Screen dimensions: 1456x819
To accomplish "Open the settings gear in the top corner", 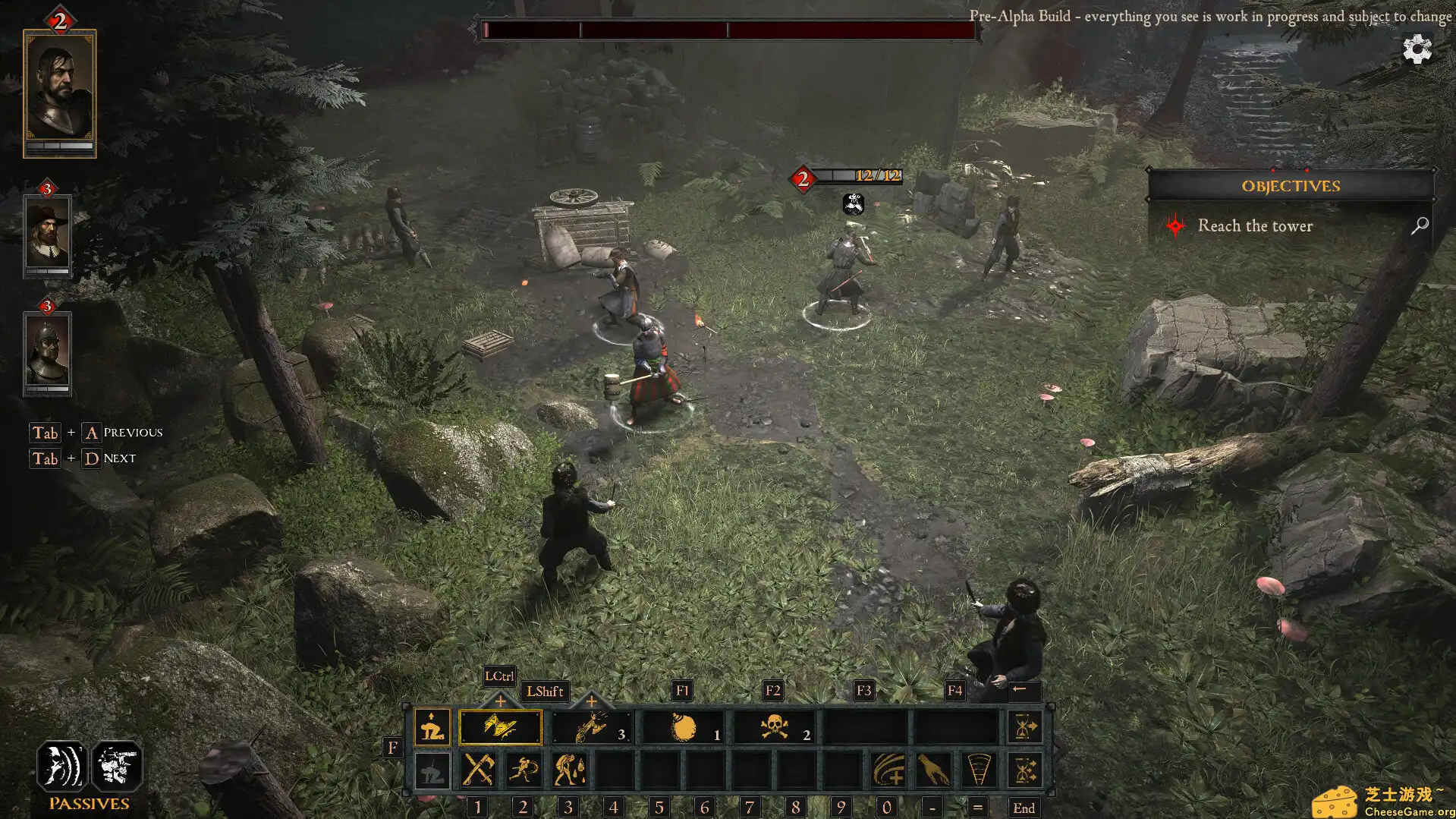I will coord(1418,50).
